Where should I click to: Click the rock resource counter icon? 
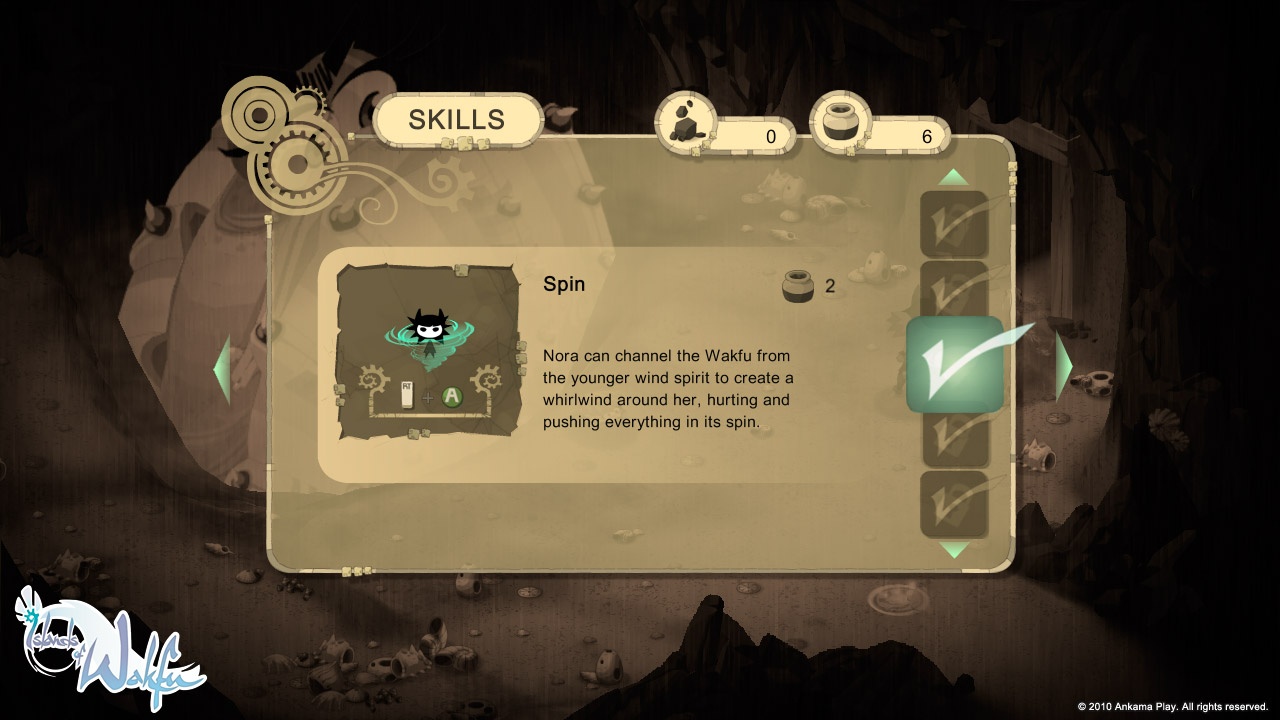686,122
